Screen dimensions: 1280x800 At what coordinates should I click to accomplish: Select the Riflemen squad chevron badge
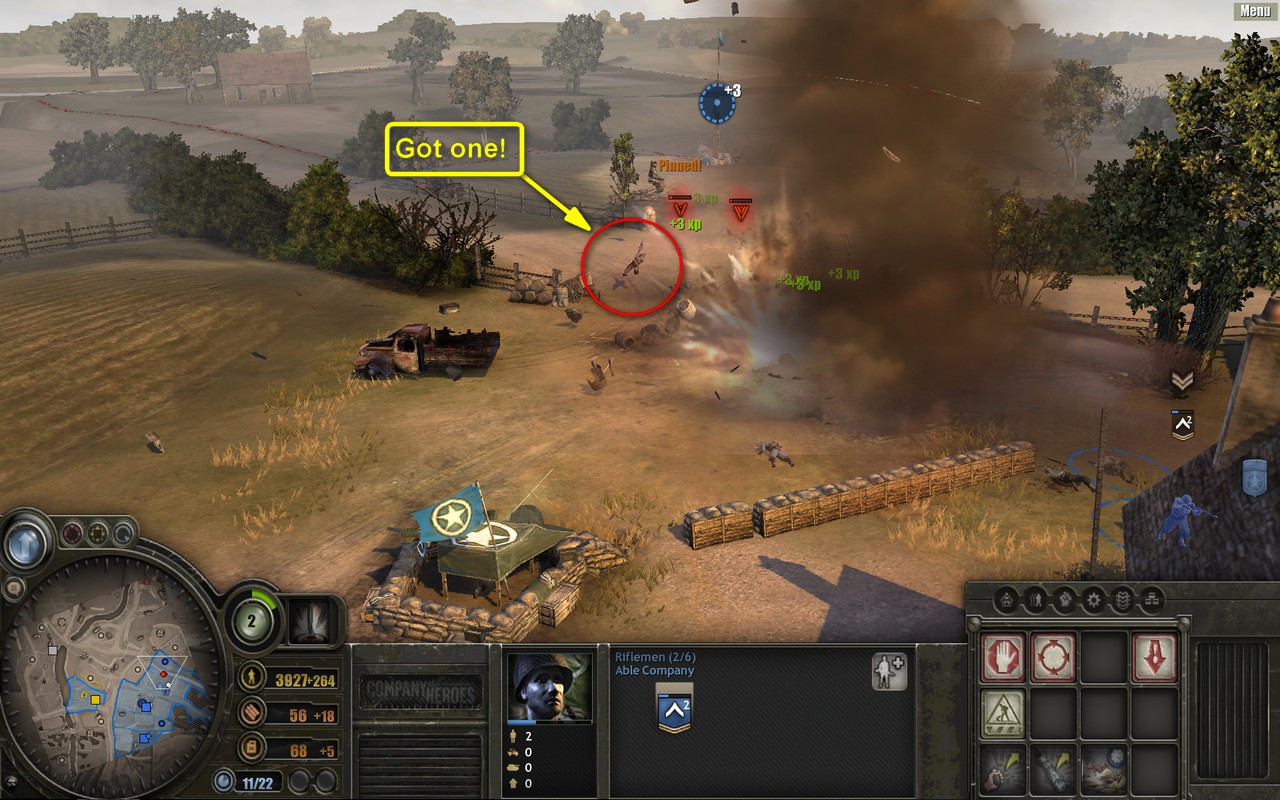pos(674,710)
